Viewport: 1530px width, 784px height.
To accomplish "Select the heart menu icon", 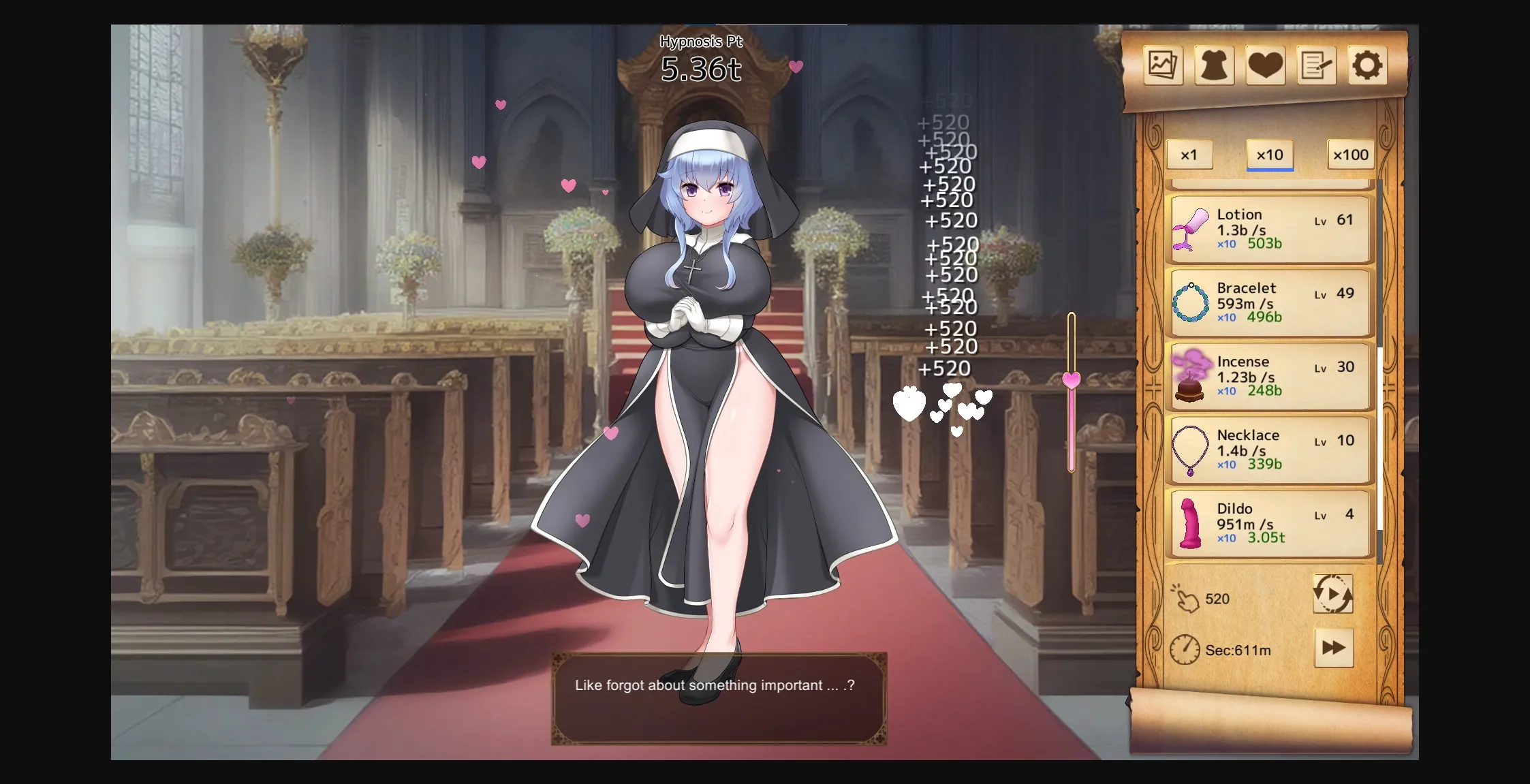I will pos(1267,65).
